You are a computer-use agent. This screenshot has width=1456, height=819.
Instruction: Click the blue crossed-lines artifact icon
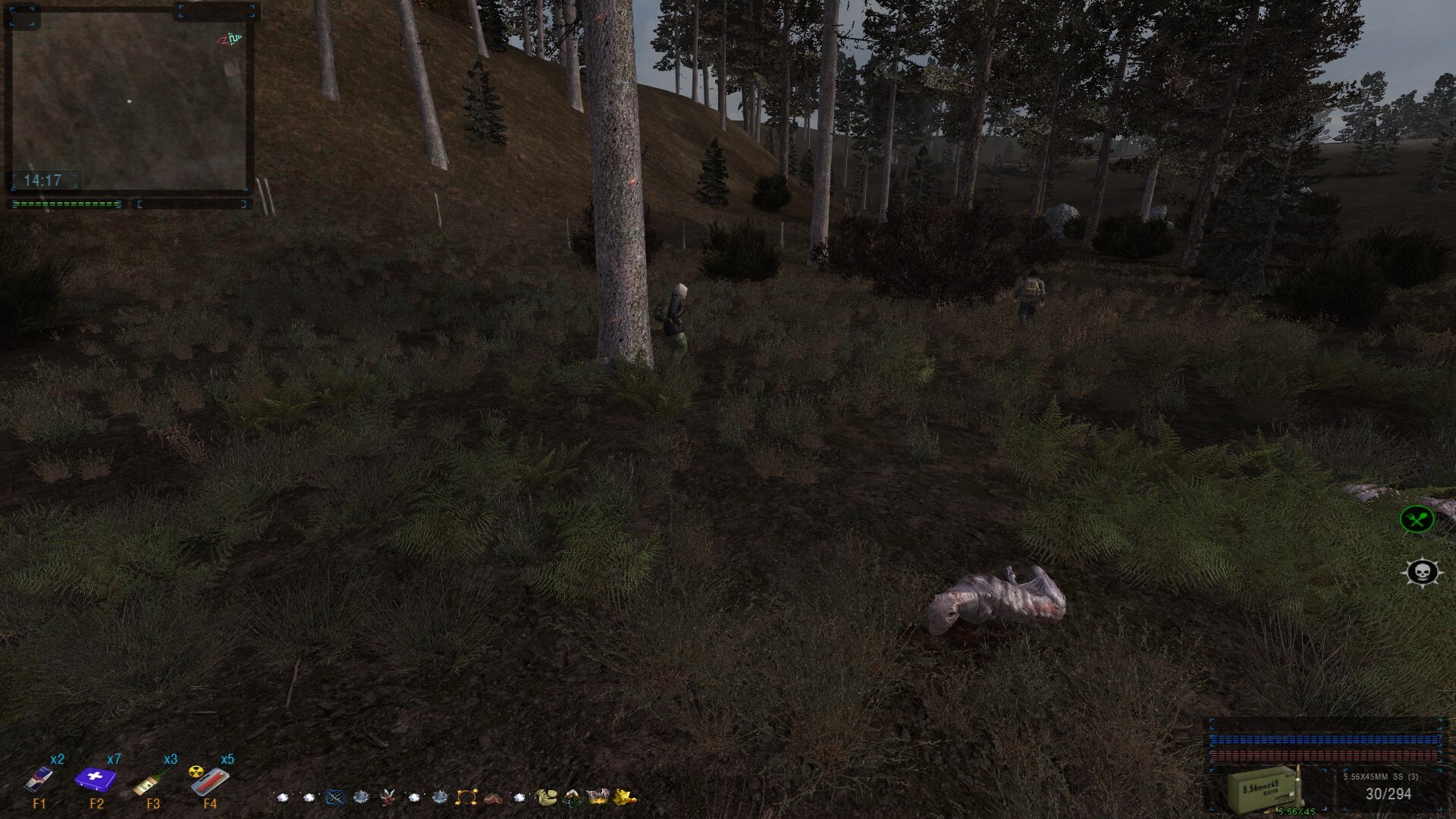tap(335, 797)
